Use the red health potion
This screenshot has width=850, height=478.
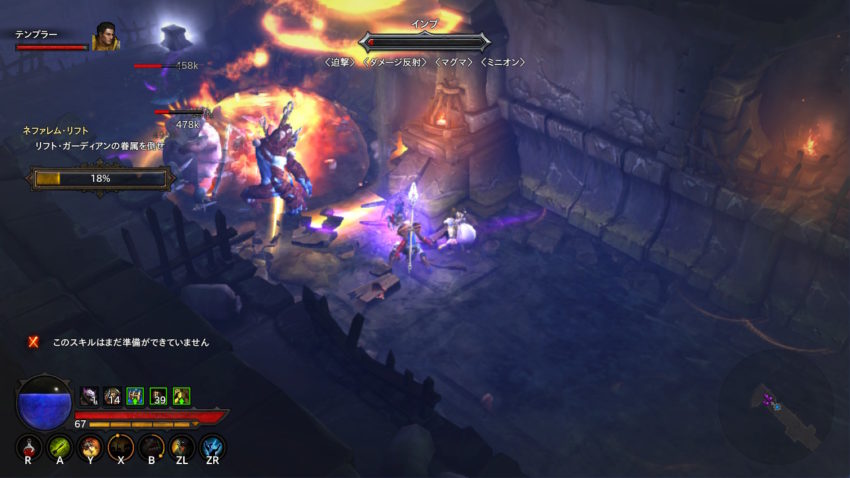tap(28, 446)
